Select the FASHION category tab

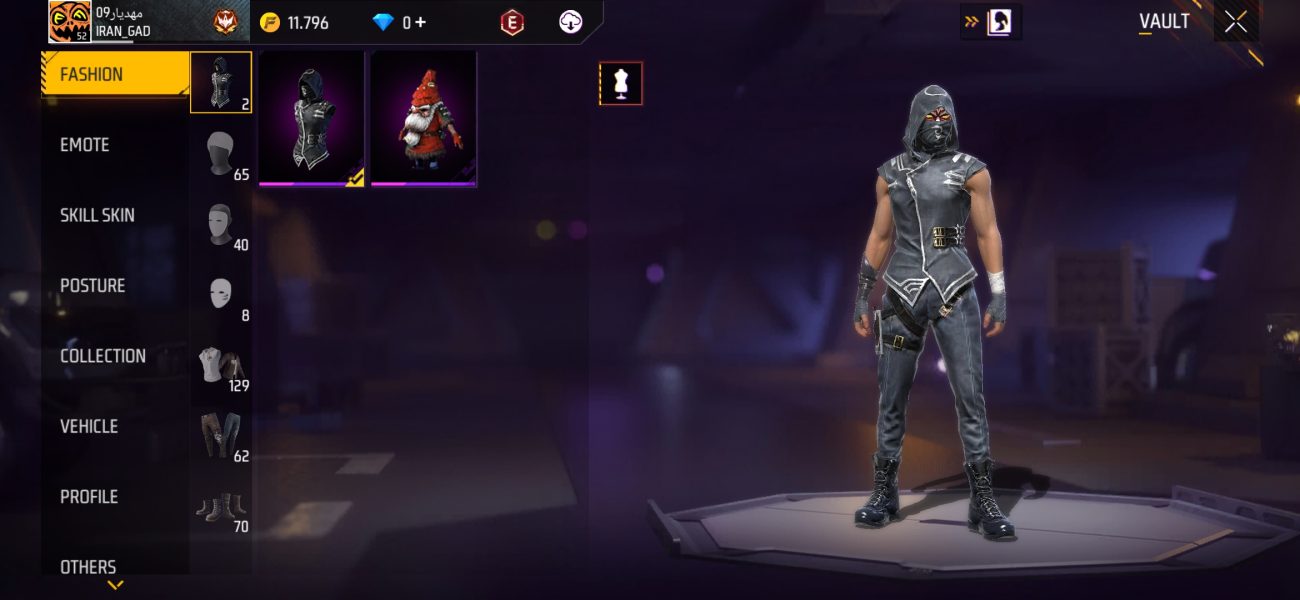114,74
